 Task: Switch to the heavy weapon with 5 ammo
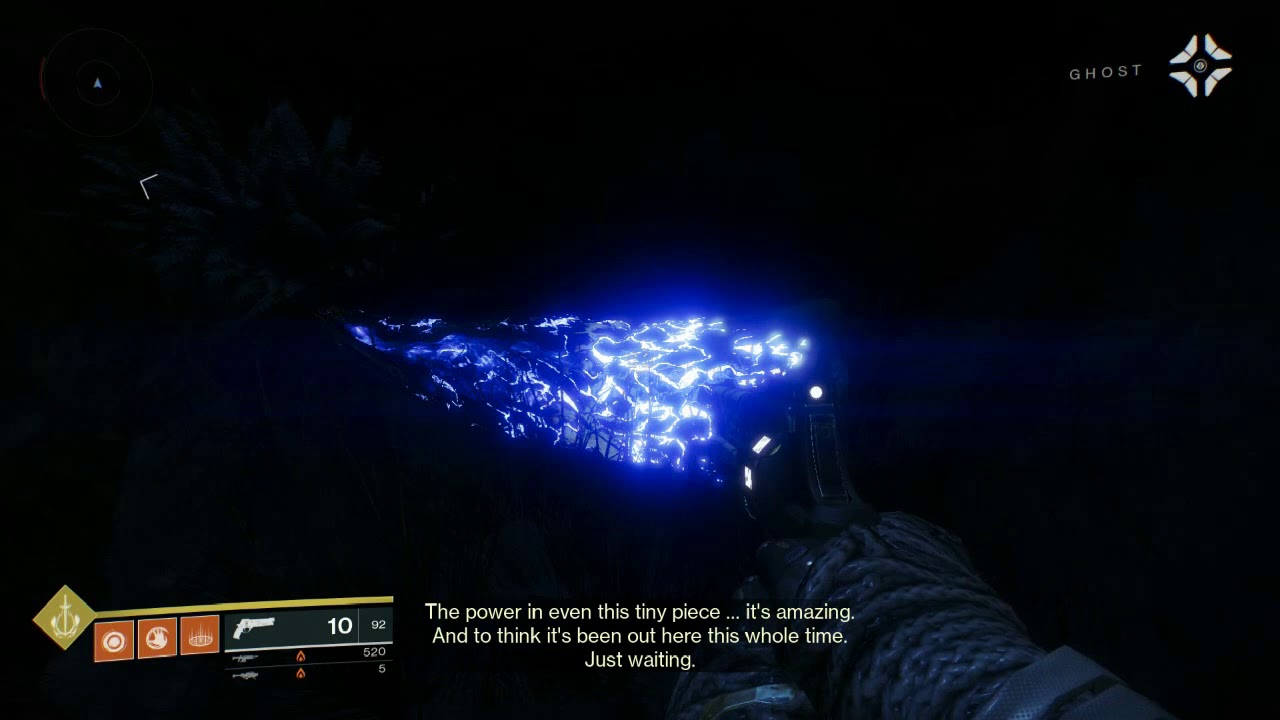(x=245, y=675)
